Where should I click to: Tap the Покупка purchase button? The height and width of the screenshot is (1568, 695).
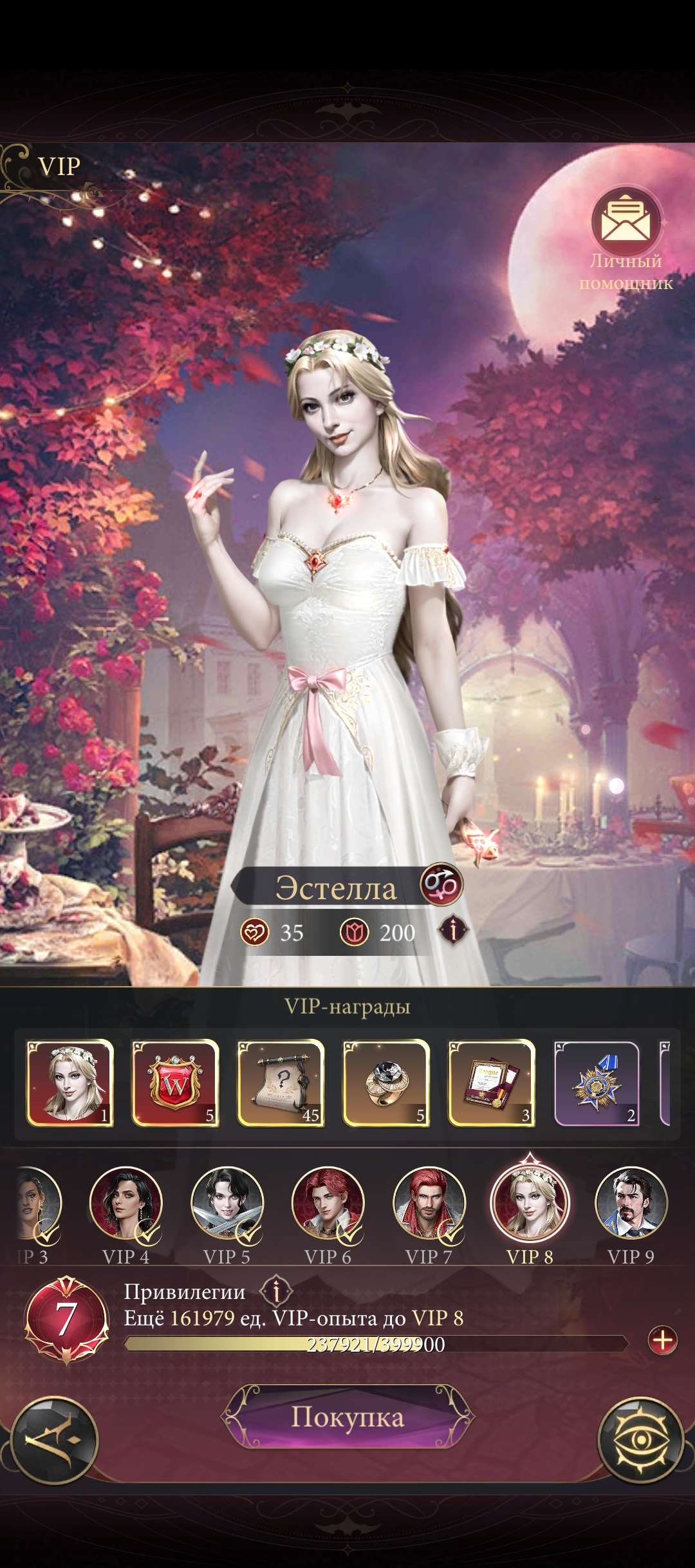347,1417
